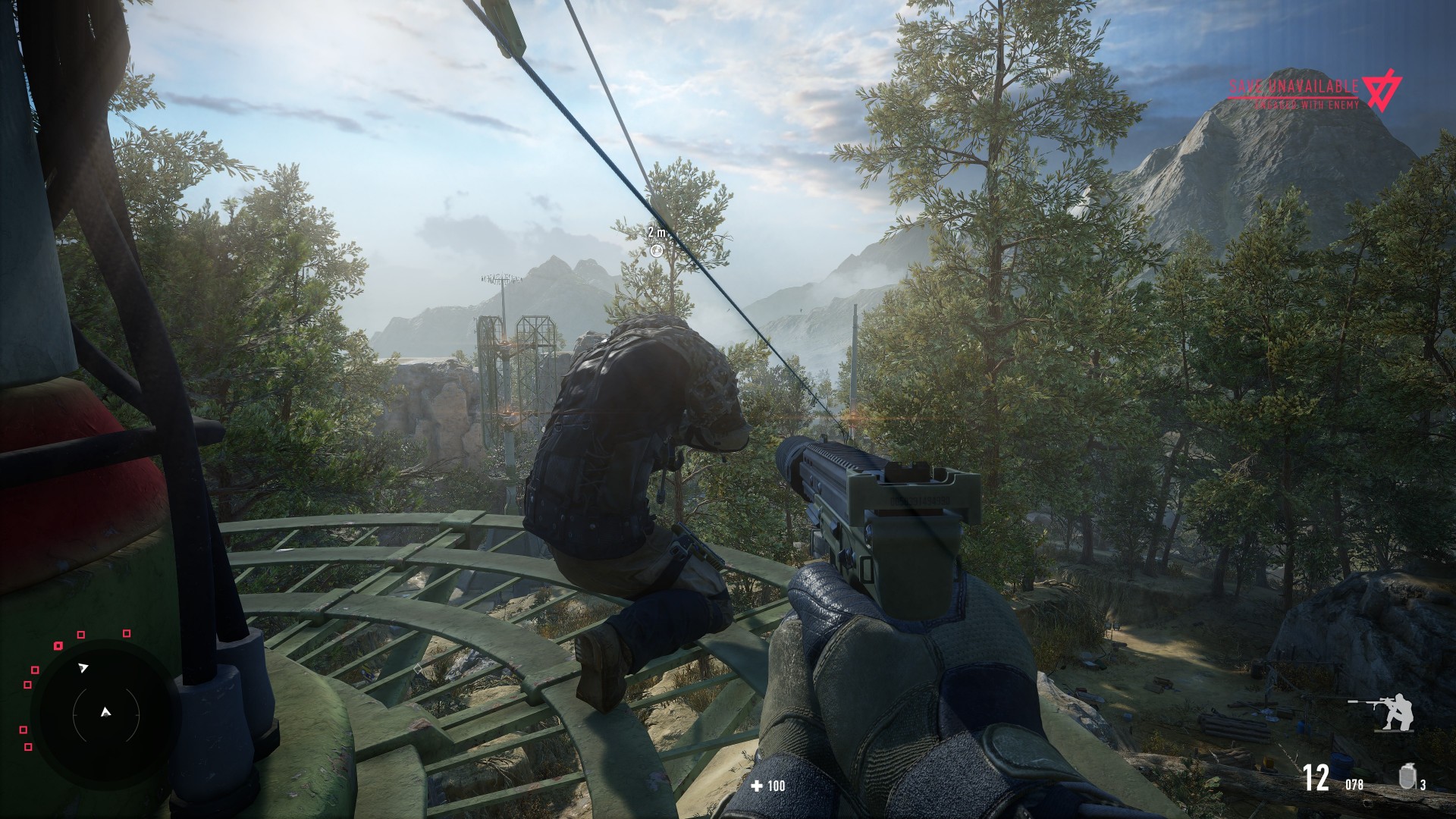This screenshot has height=819, width=1456.
Task: Click the circular minimap radar
Action: [105, 713]
